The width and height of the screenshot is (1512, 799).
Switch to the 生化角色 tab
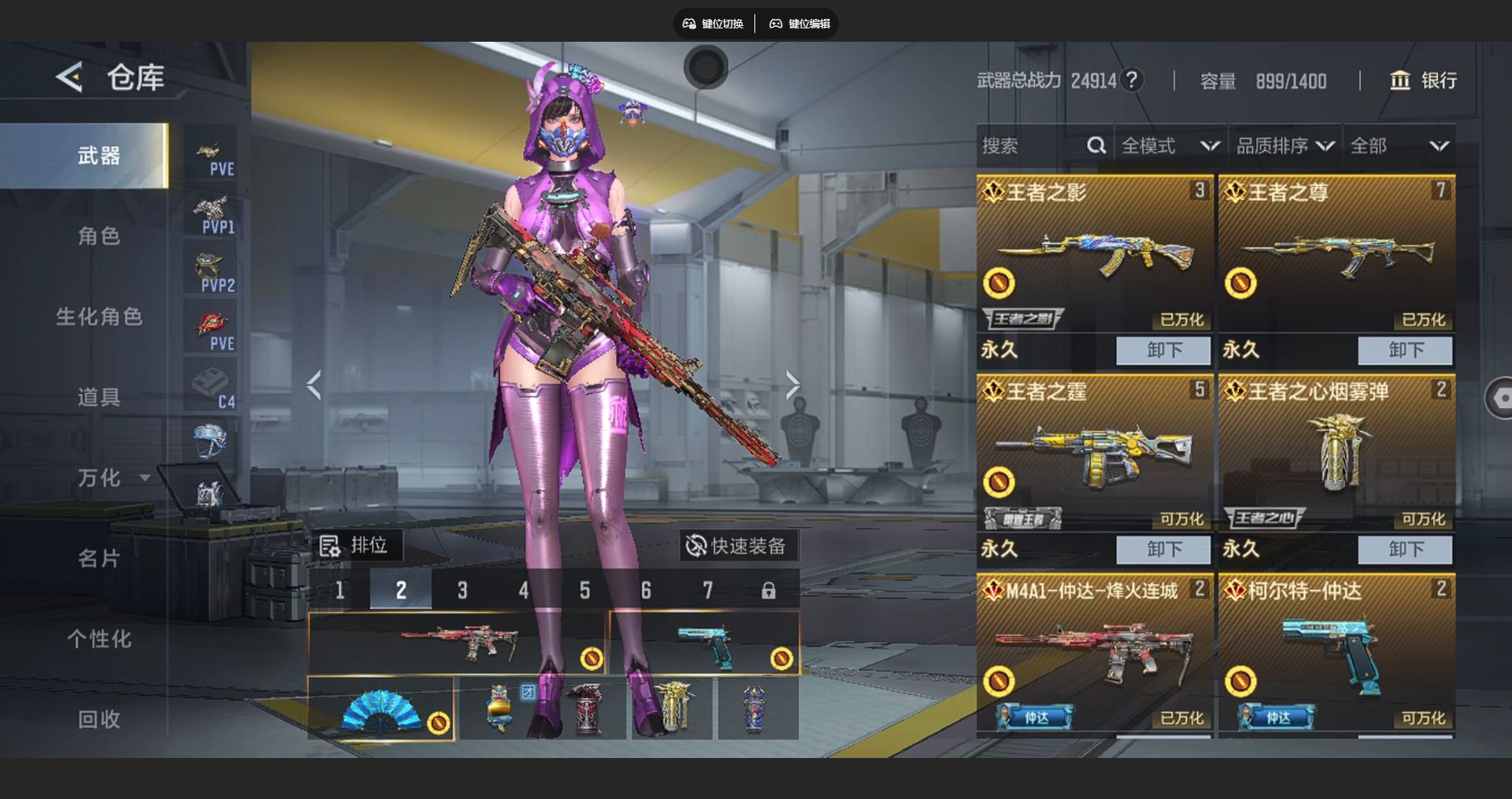[x=98, y=317]
